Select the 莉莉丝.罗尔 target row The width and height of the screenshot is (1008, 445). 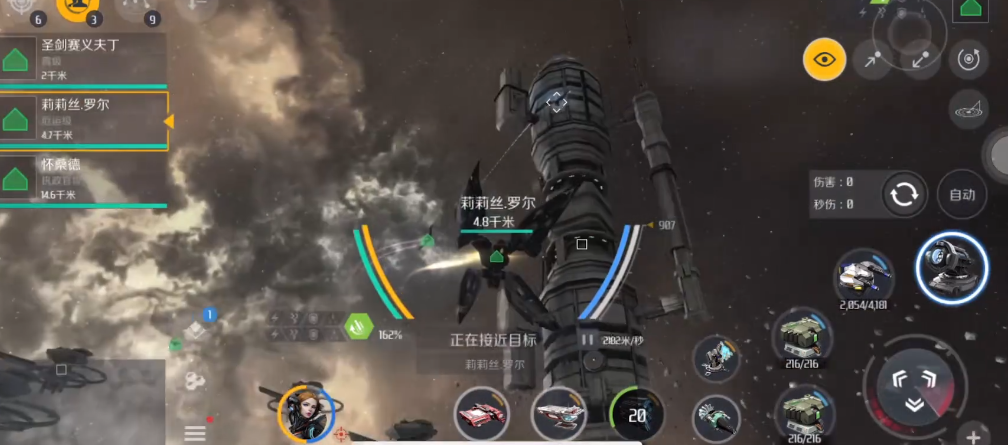click(85, 120)
